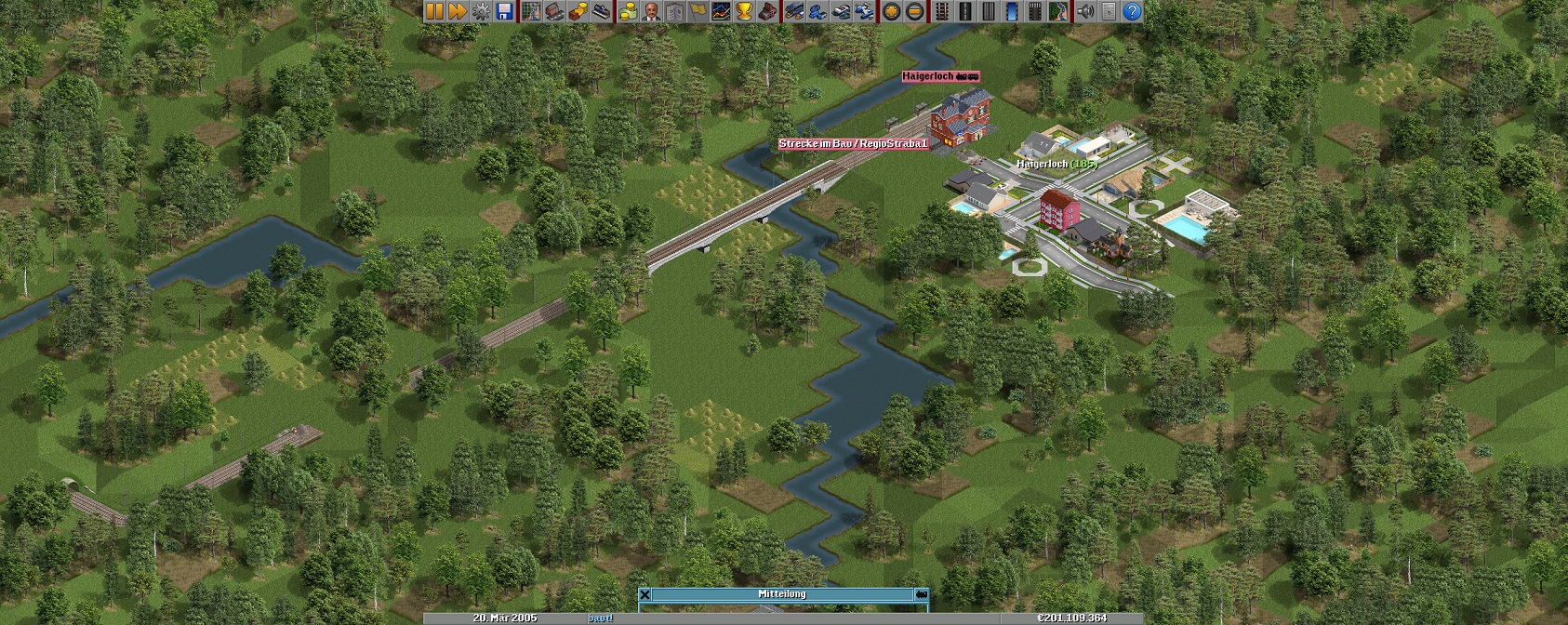Pause the game with the pause button
Viewport: 1568px width, 625px height.
point(434,11)
